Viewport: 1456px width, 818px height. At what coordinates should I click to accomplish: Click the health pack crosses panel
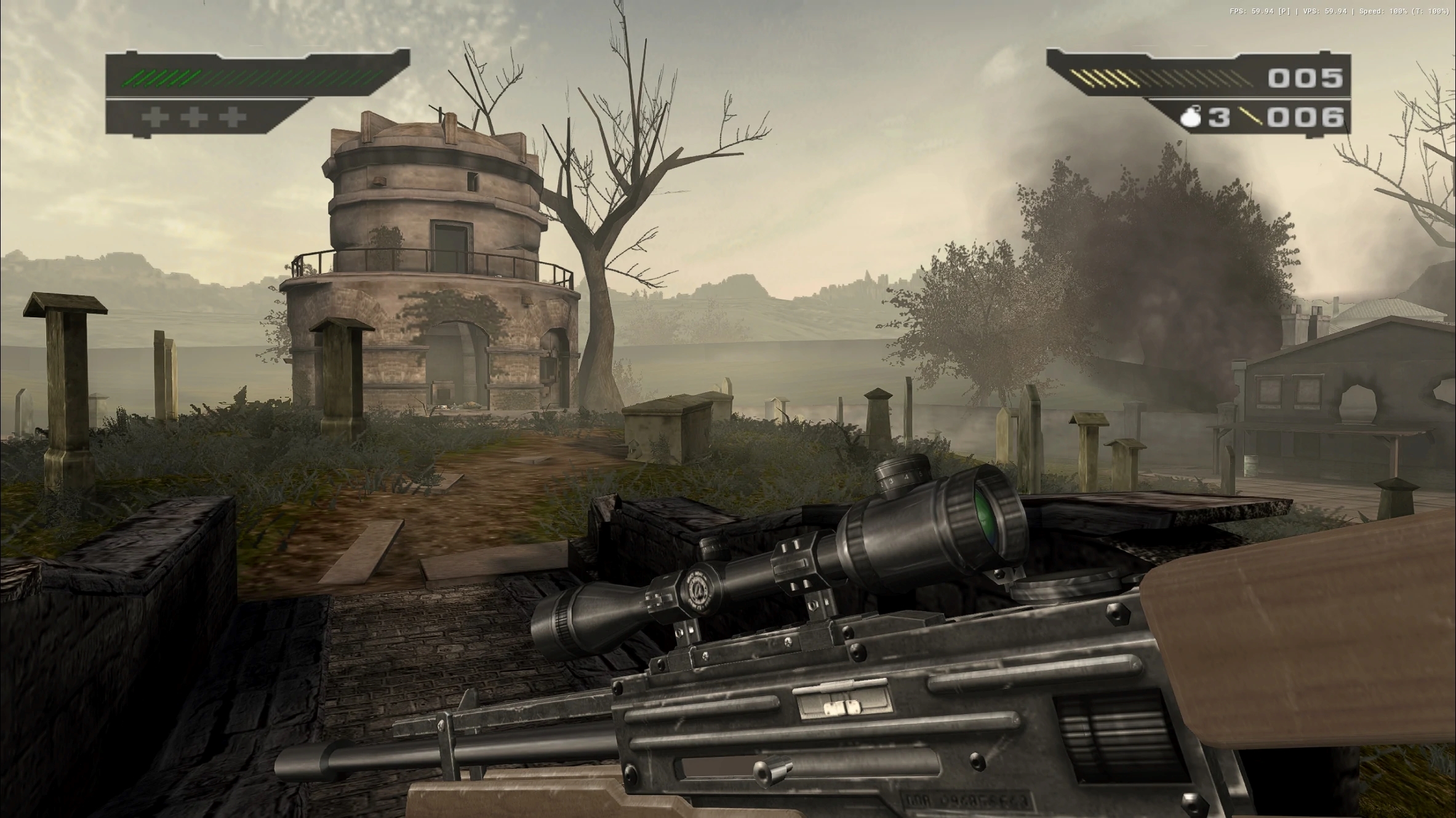pyautogui.click(x=194, y=117)
